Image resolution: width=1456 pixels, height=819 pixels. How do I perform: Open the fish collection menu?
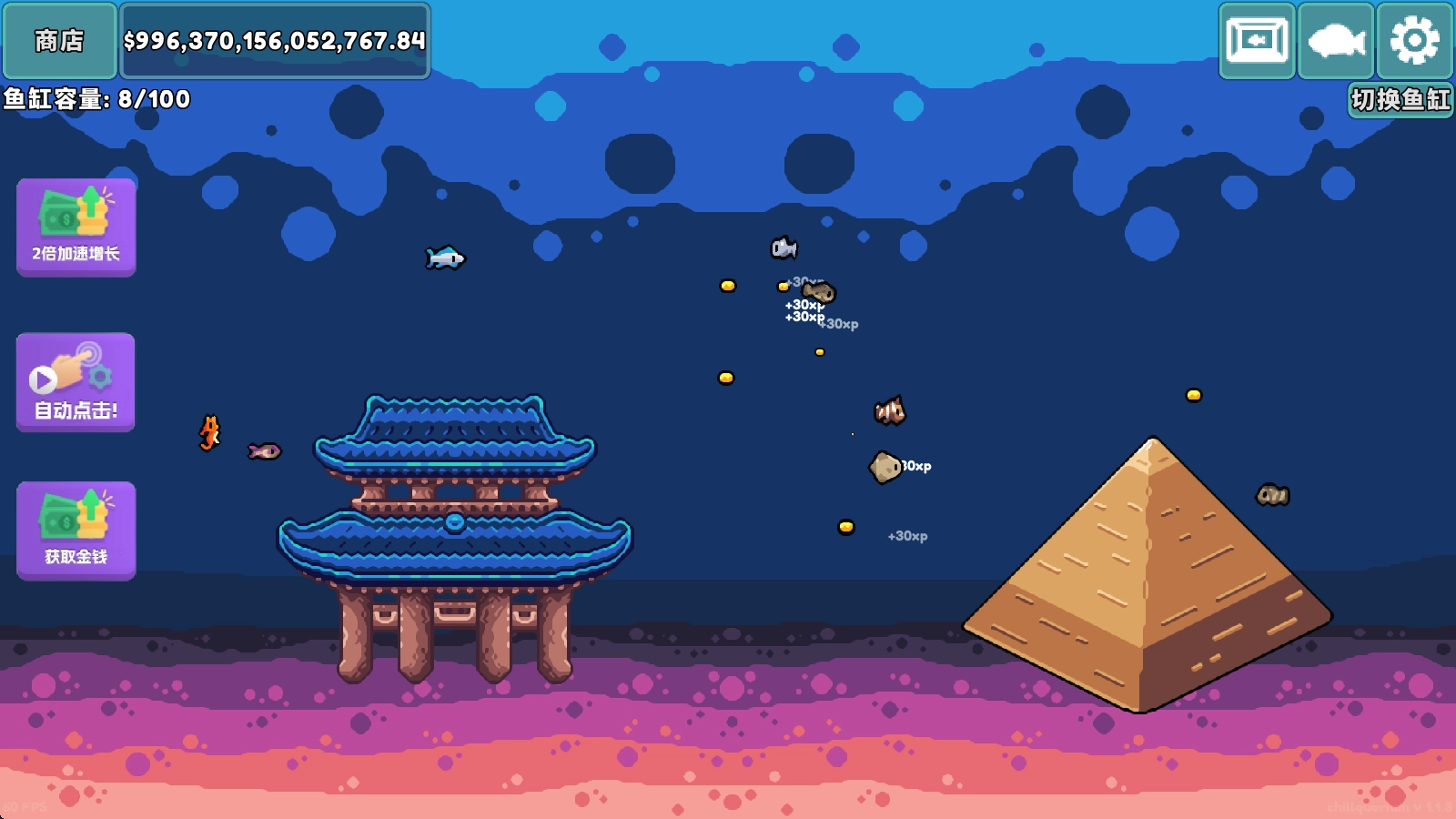[1334, 40]
